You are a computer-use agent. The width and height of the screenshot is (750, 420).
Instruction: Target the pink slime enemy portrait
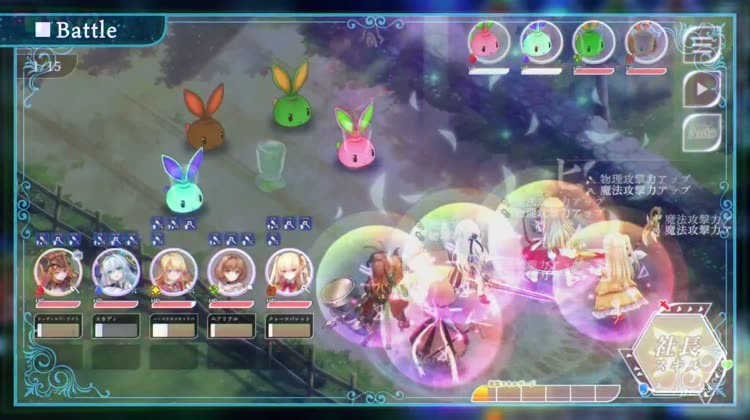(x=490, y=43)
